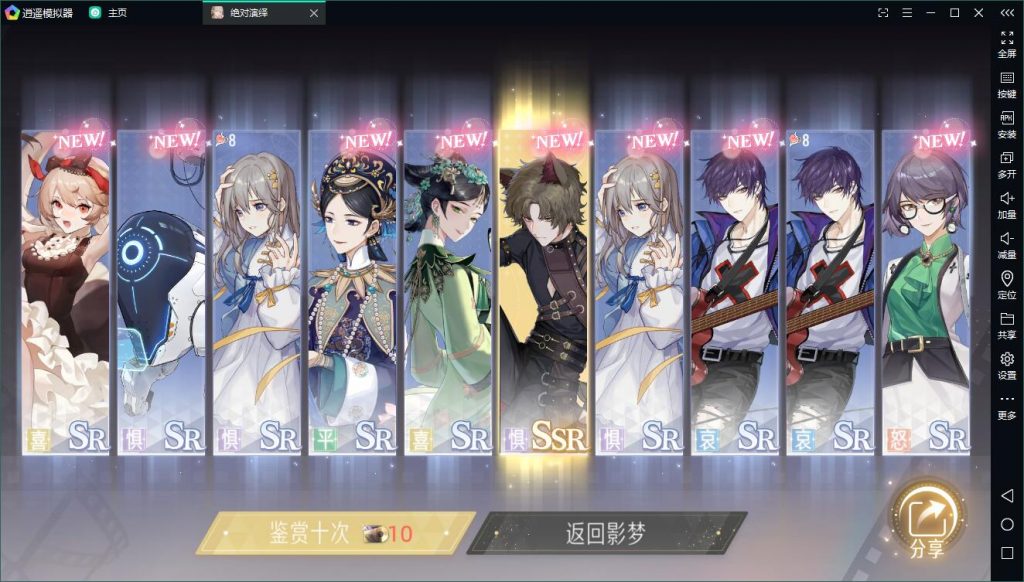Open the 按键 key mapping tool

pos(1007,84)
